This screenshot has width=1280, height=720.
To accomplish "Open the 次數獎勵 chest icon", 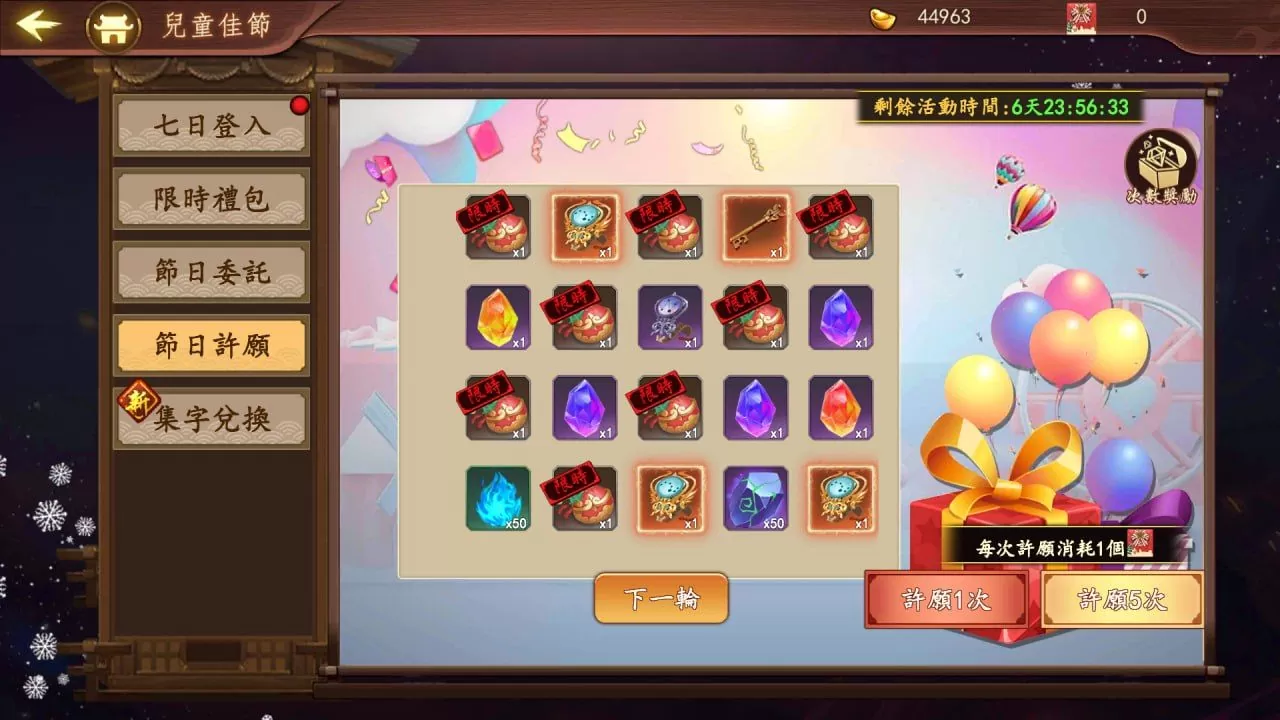I will (1160, 167).
